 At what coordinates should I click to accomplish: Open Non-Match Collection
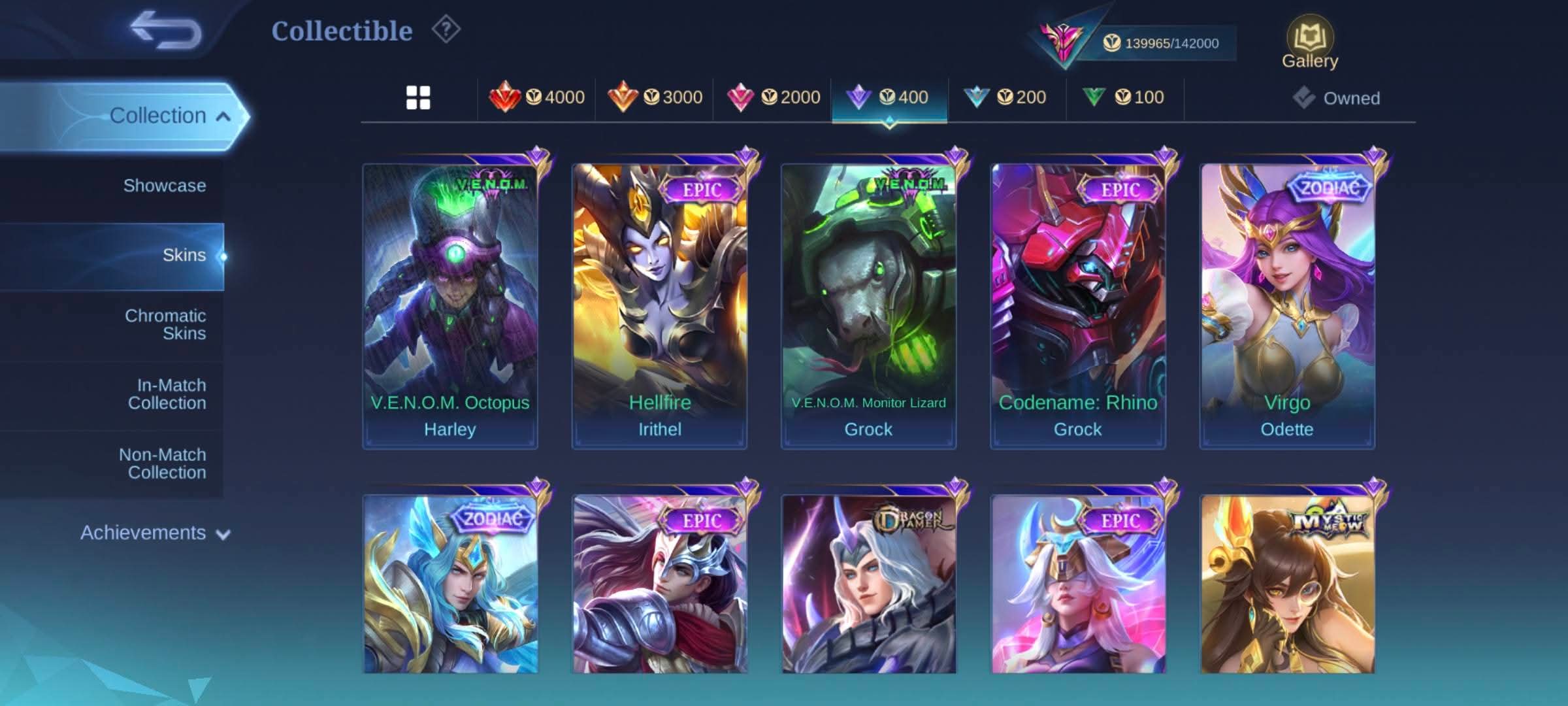point(162,463)
